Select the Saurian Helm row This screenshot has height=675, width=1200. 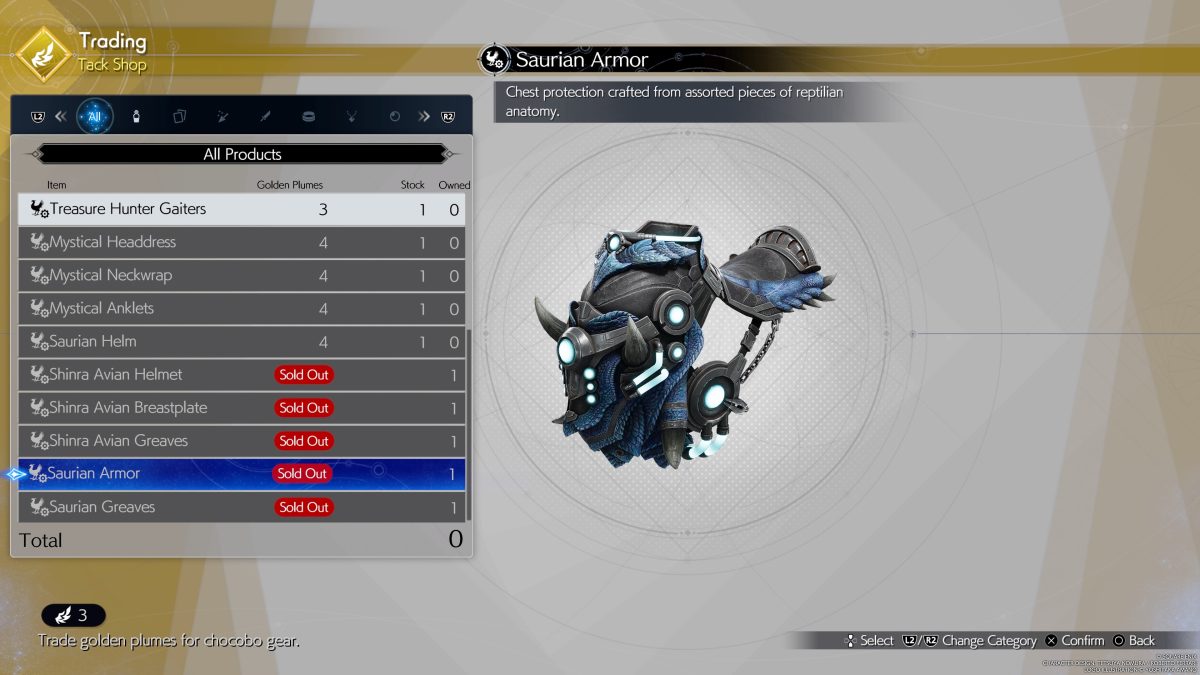coord(241,341)
